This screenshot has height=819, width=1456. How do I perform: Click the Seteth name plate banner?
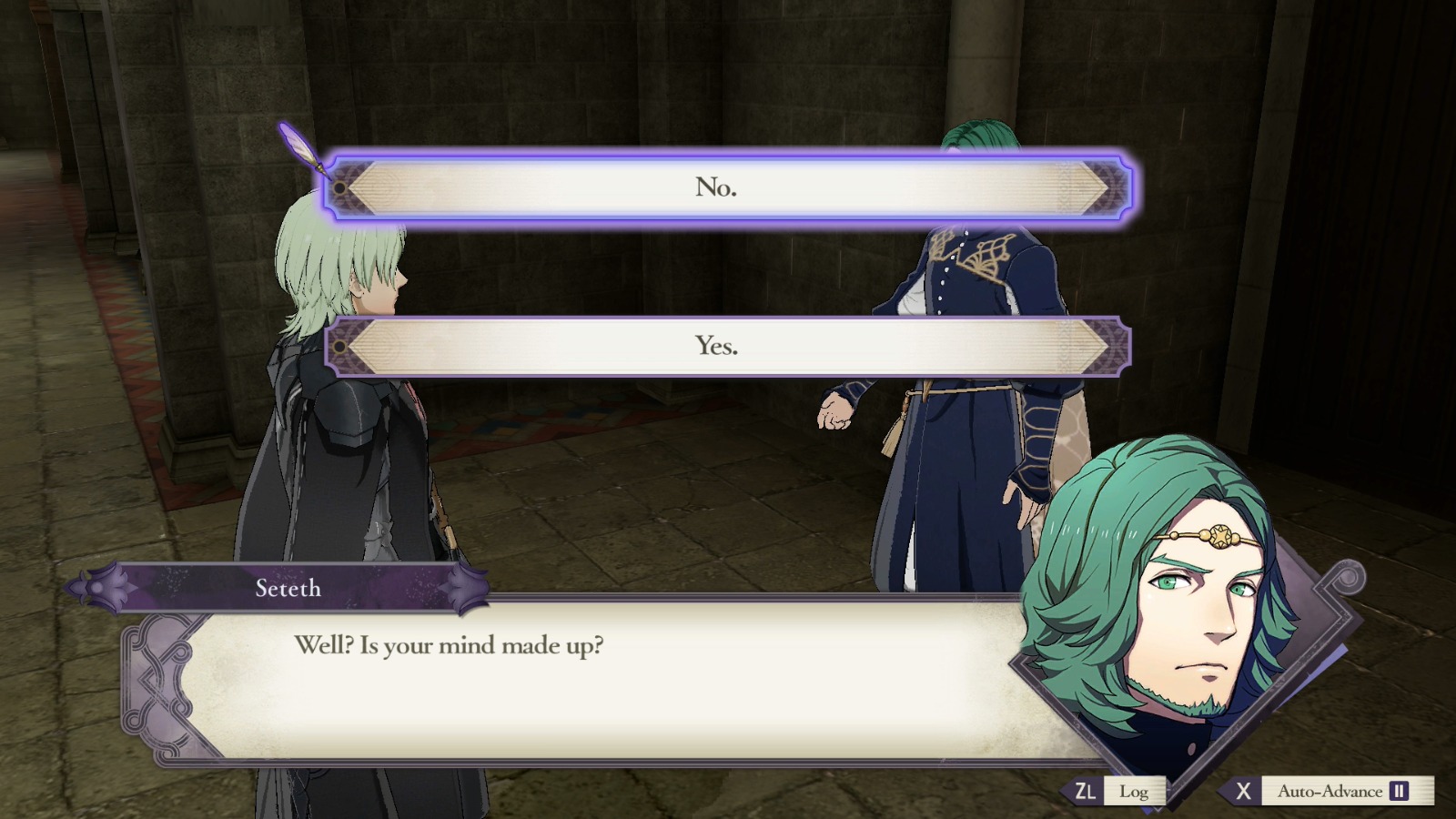click(287, 589)
